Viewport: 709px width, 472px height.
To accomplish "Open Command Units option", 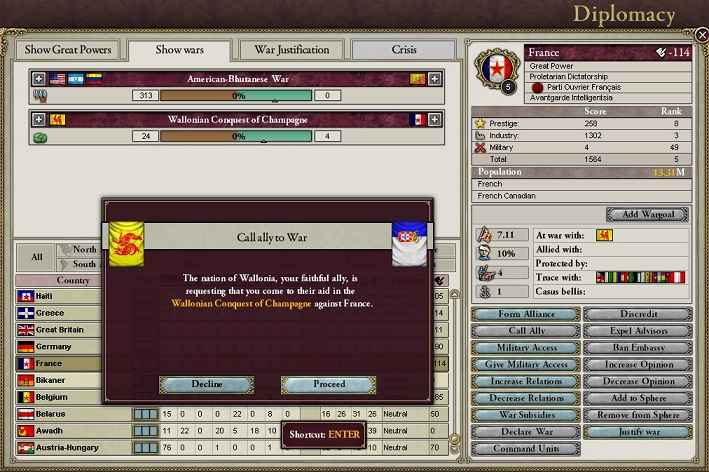I will pyautogui.click(x=525, y=449).
